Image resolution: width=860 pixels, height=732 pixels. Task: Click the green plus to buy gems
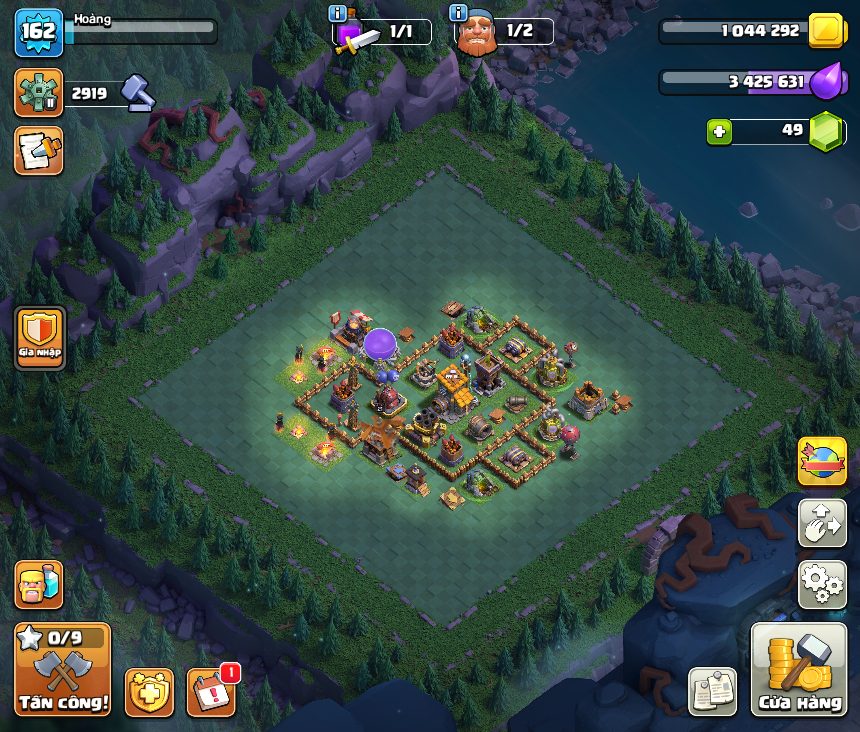718,131
